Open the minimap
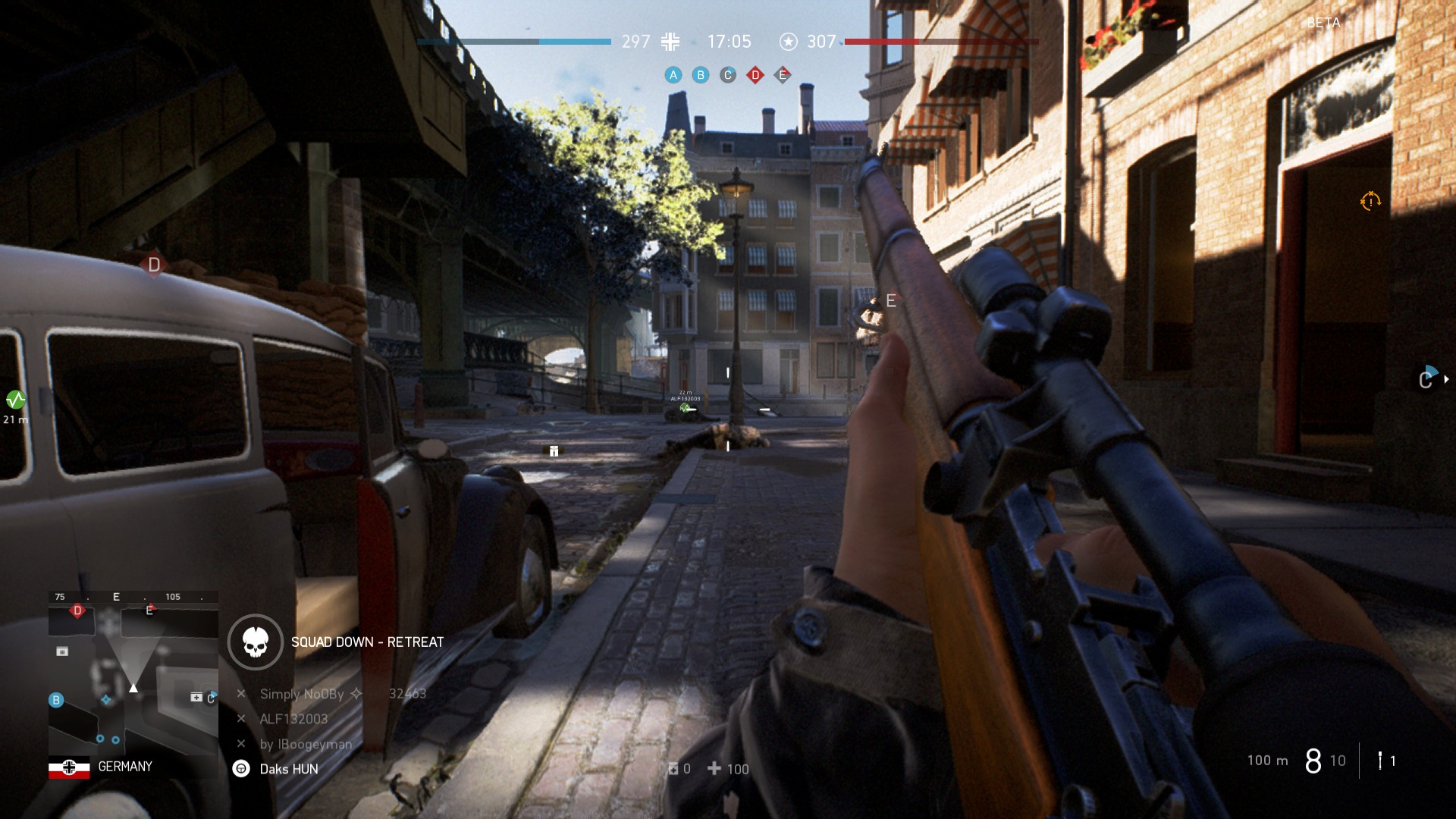Image resolution: width=1456 pixels, height=819 pixels. click(133, 672)
